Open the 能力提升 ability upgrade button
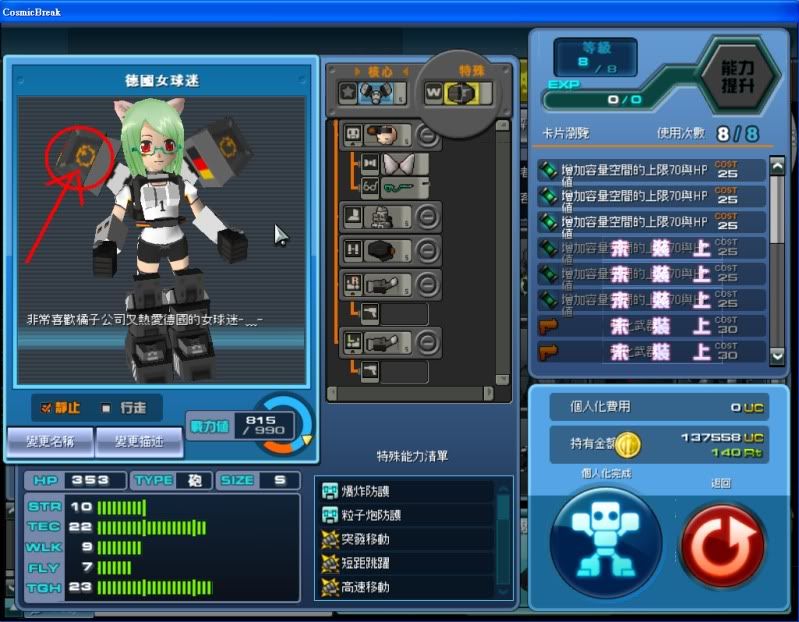The width and height of the screenshot is (799, 622). 738,80
